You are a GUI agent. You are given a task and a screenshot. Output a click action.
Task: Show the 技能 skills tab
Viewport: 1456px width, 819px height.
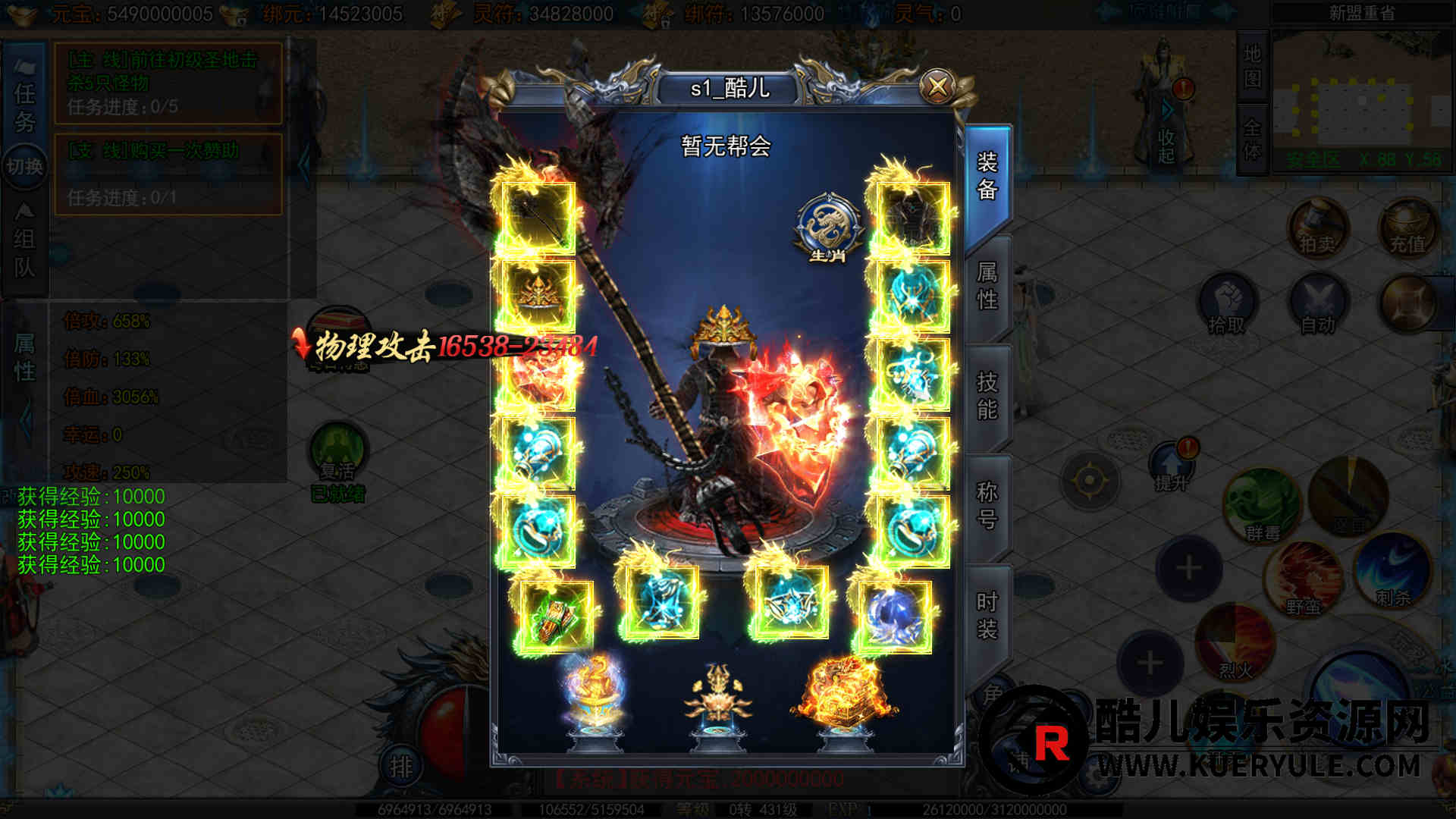click(x=987, y=395)
